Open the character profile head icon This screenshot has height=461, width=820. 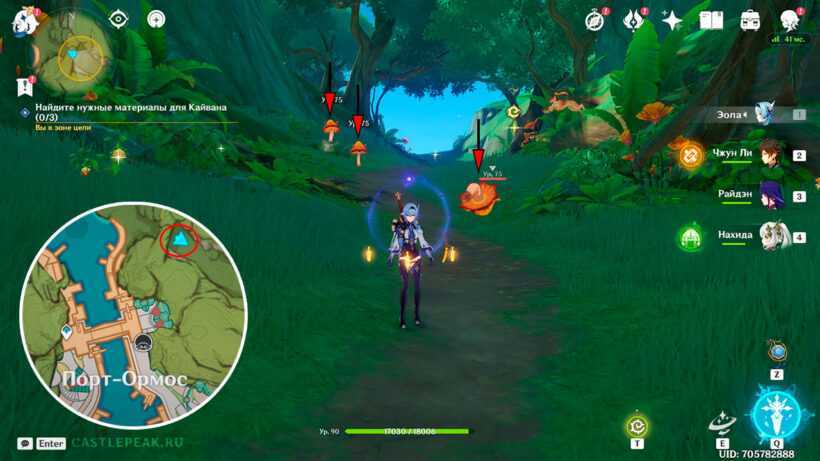(x=790, y=20)
